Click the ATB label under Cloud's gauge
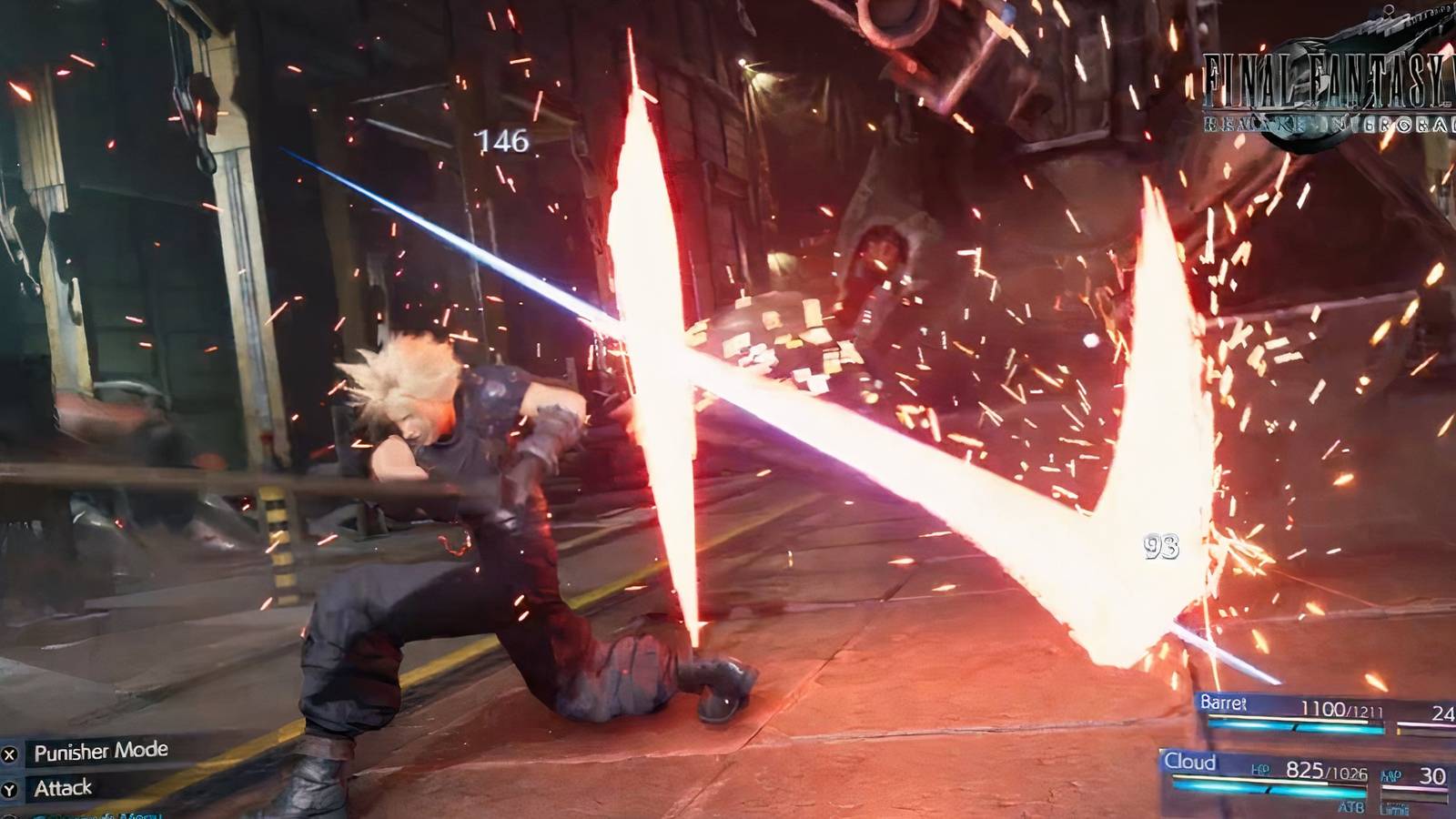1456x819 pixels. [x=1351, y=806]
